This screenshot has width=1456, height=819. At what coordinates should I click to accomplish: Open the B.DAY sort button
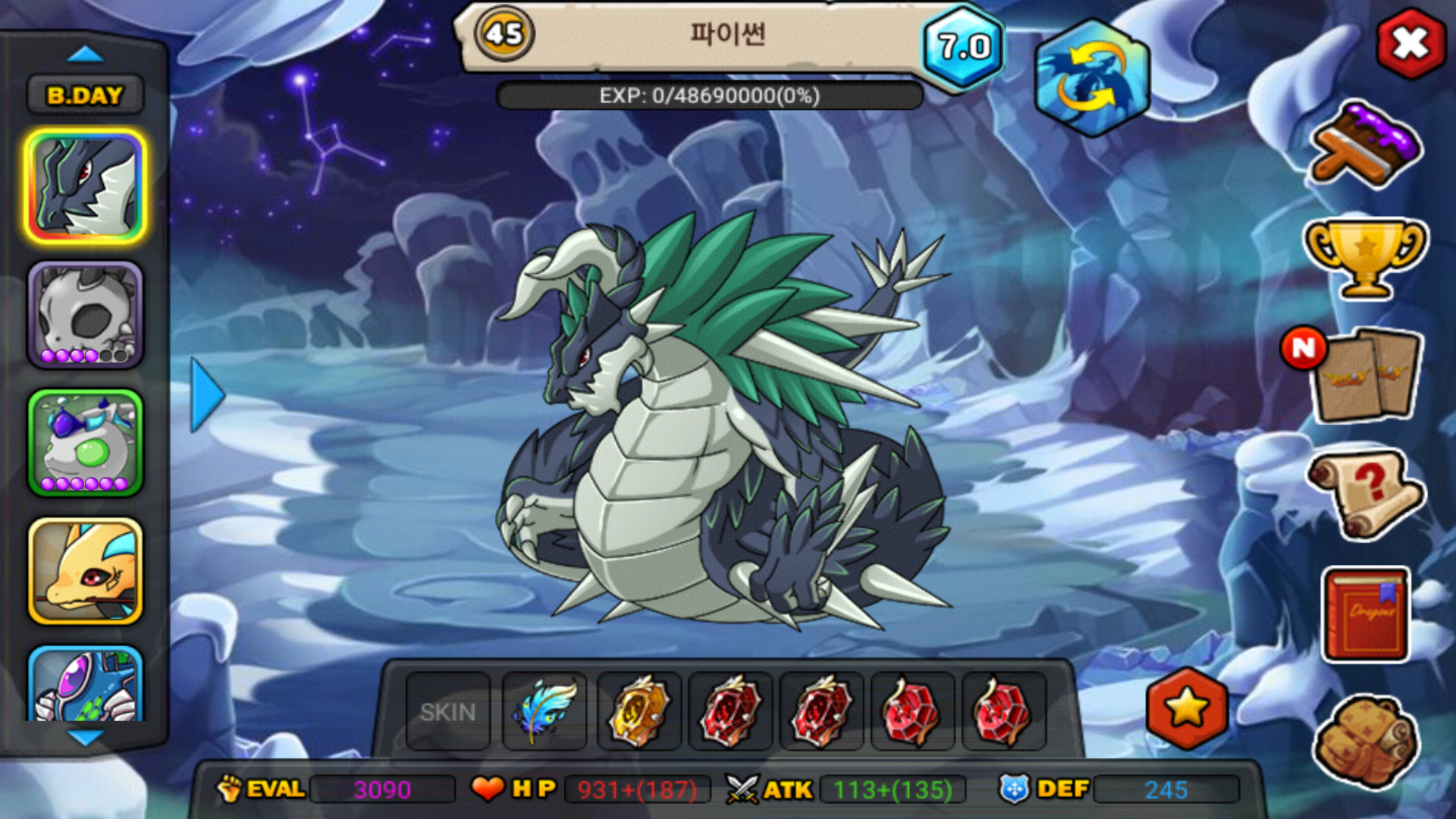click(x=85, y=96)
